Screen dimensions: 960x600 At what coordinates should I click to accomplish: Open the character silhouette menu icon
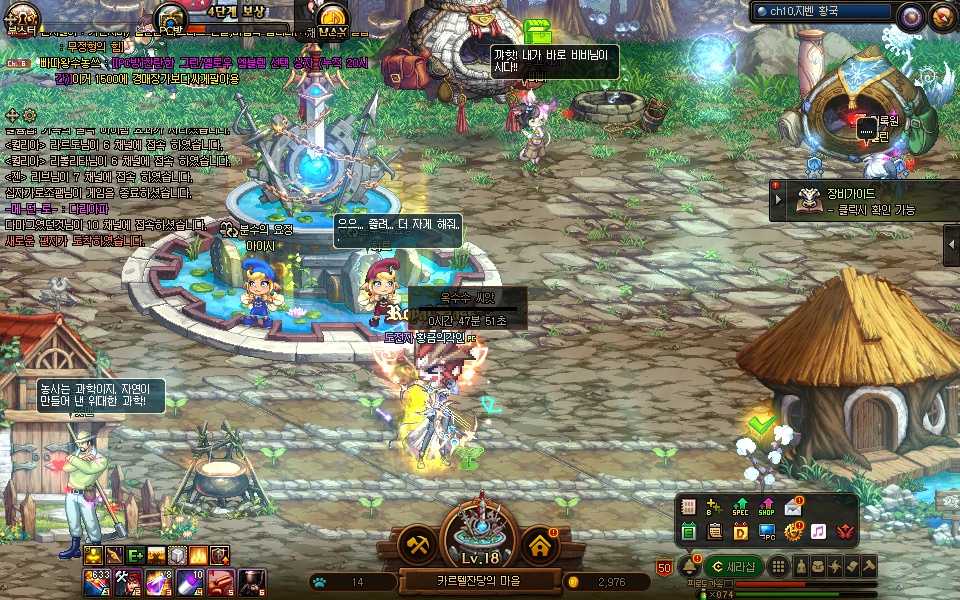click(801, 567)
